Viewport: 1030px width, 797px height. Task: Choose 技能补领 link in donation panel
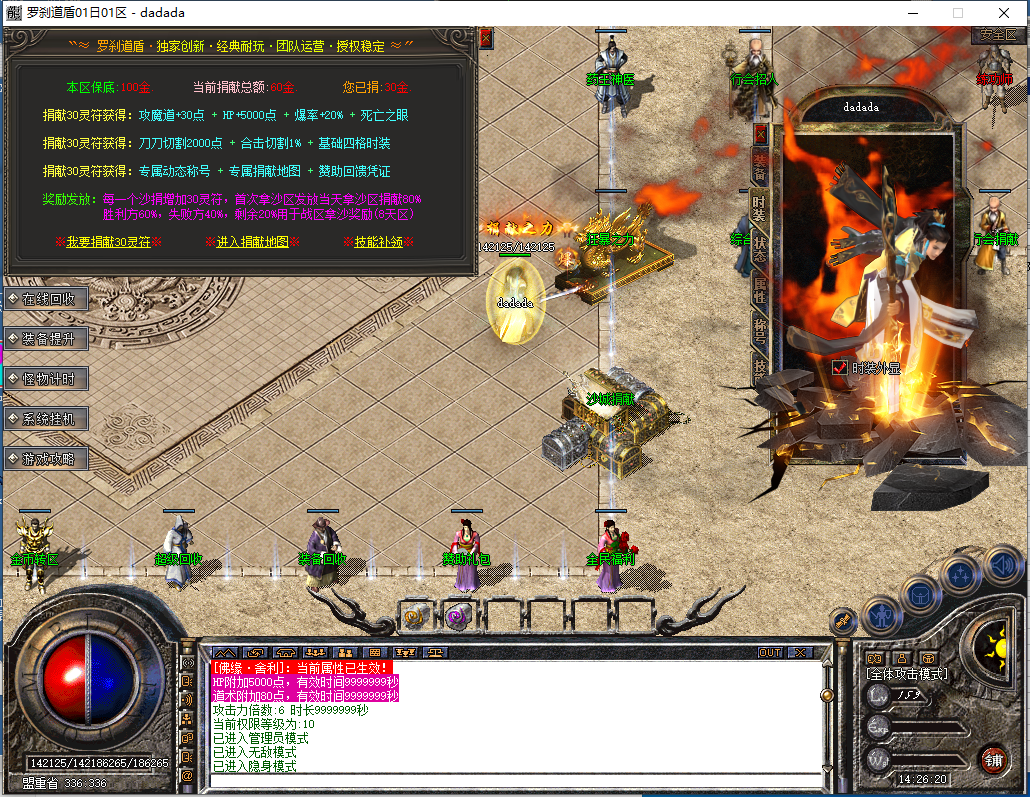pyautogui.click(x=378, y=242)
